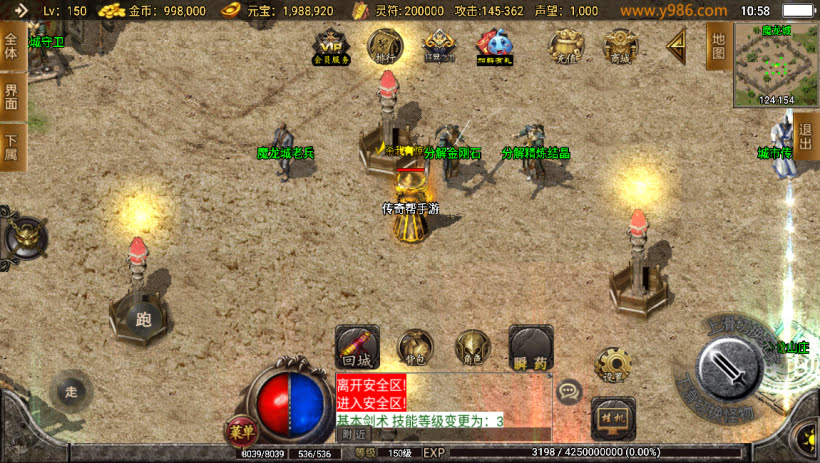
Task: Open the 菜单 menu button
Action: click(240, 429)
